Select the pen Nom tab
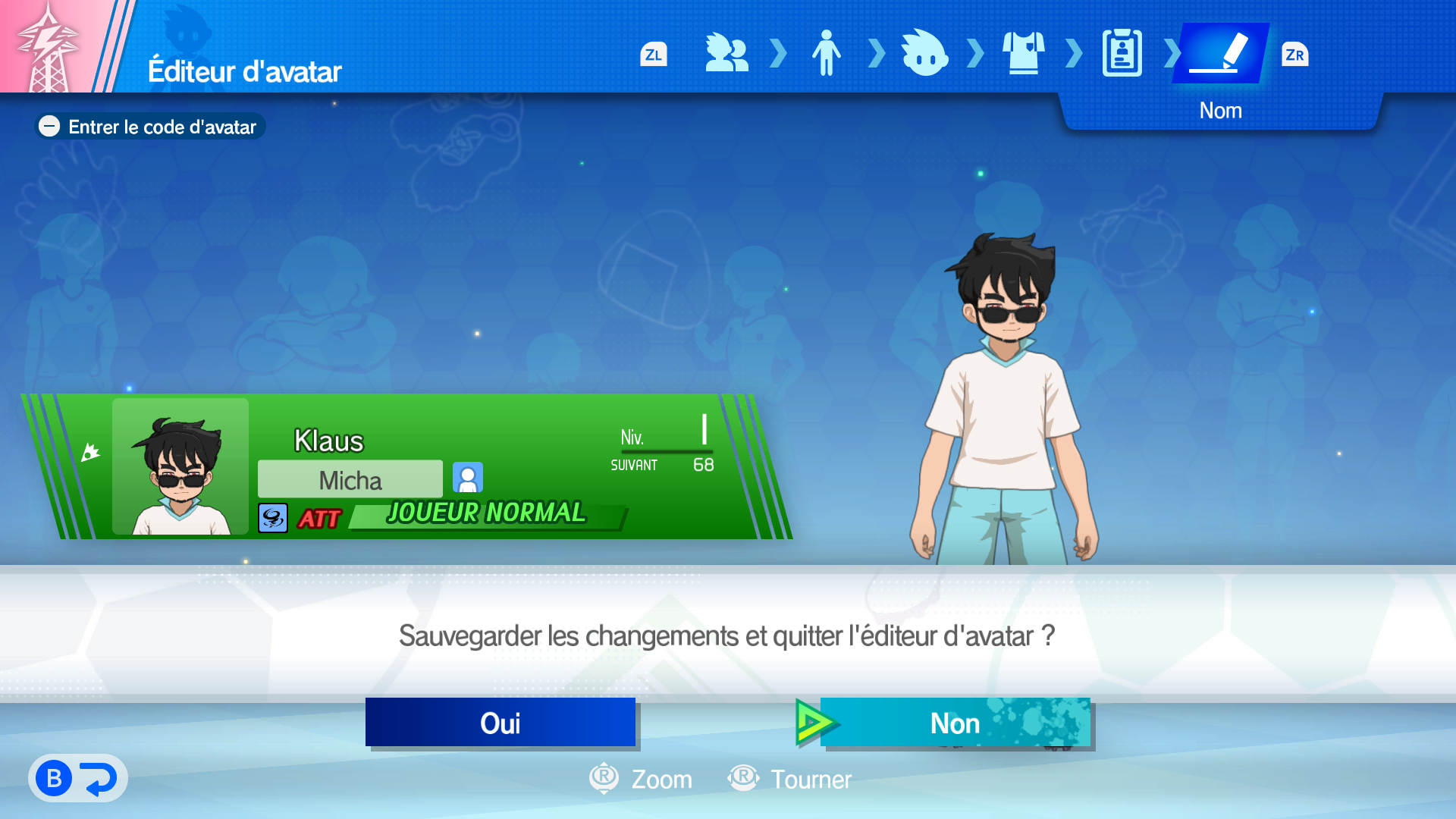1456x819 pixels. 1220,53
